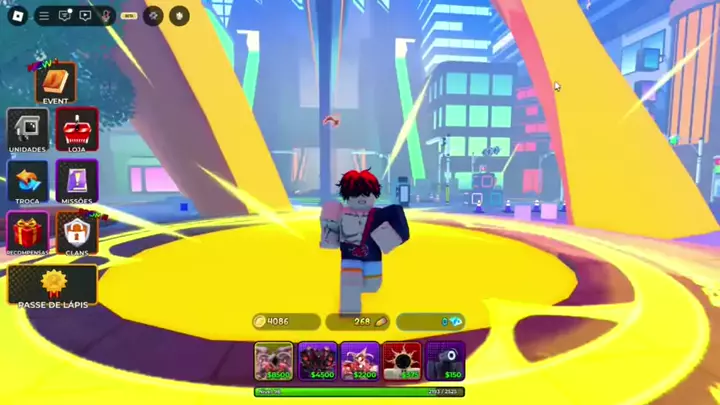The width and height of the screenshot is (720, 405).
Task: Open the Recompensas gift menu
Action: (x=27, y=233)
